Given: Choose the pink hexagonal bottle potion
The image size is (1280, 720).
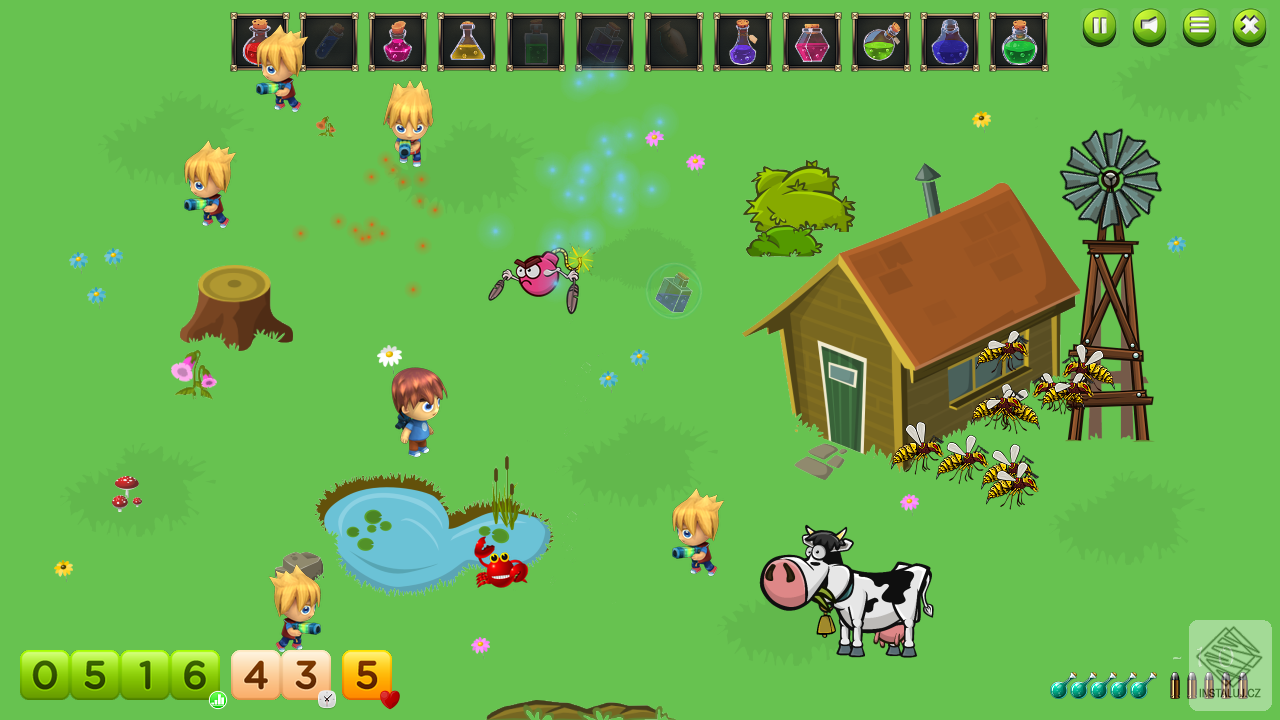Looking at the screenshot, I should tap(812, 42).
